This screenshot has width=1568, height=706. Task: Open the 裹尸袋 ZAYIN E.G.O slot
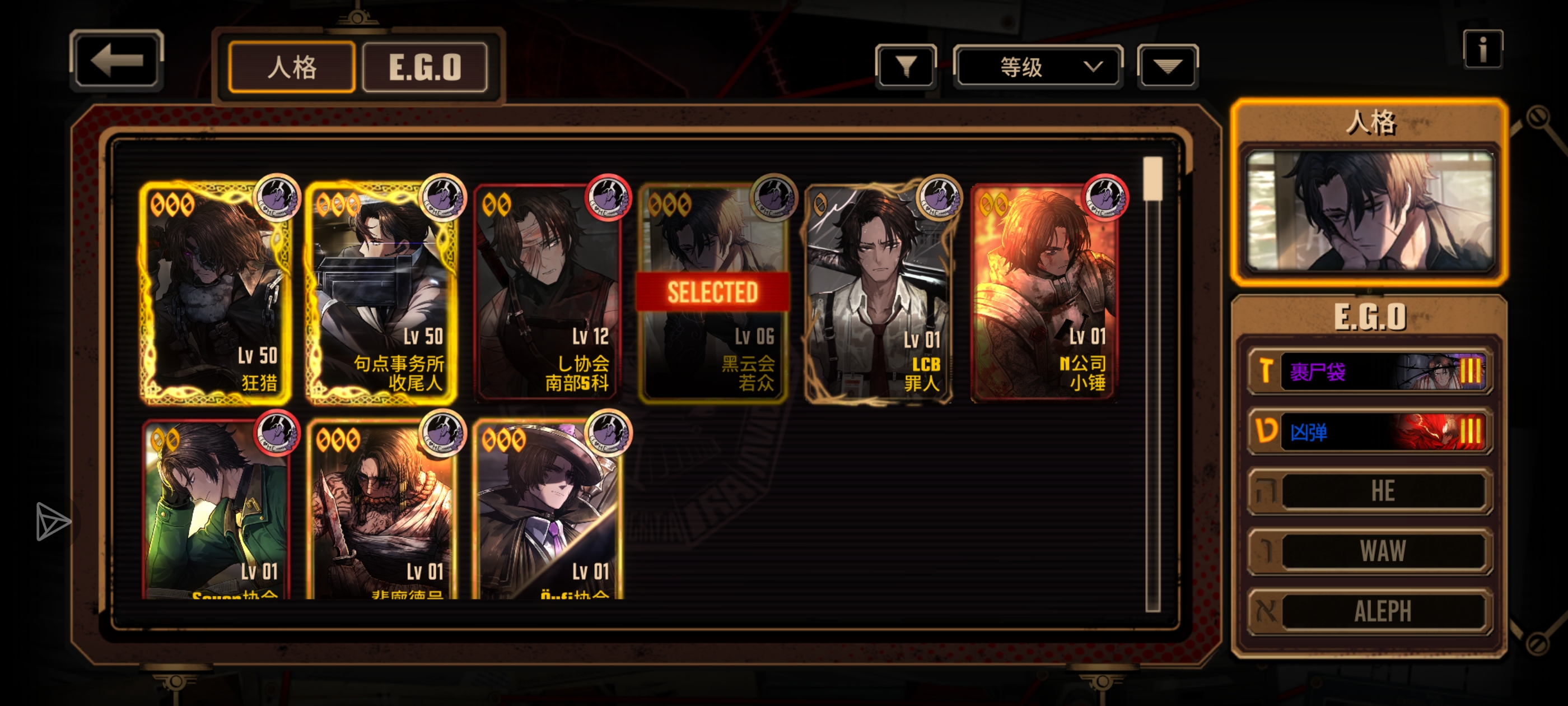click(x=1369, y=371)
